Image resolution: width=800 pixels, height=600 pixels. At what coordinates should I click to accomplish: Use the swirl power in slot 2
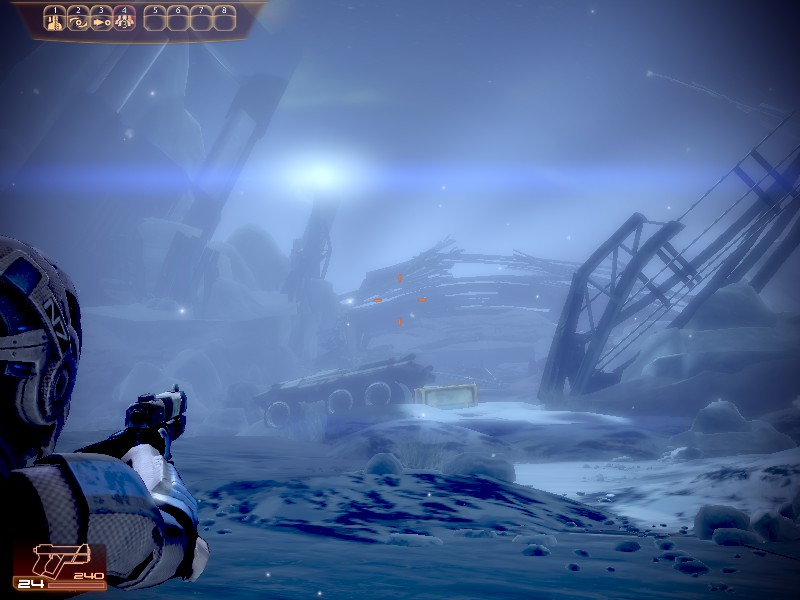click(78, 18)
